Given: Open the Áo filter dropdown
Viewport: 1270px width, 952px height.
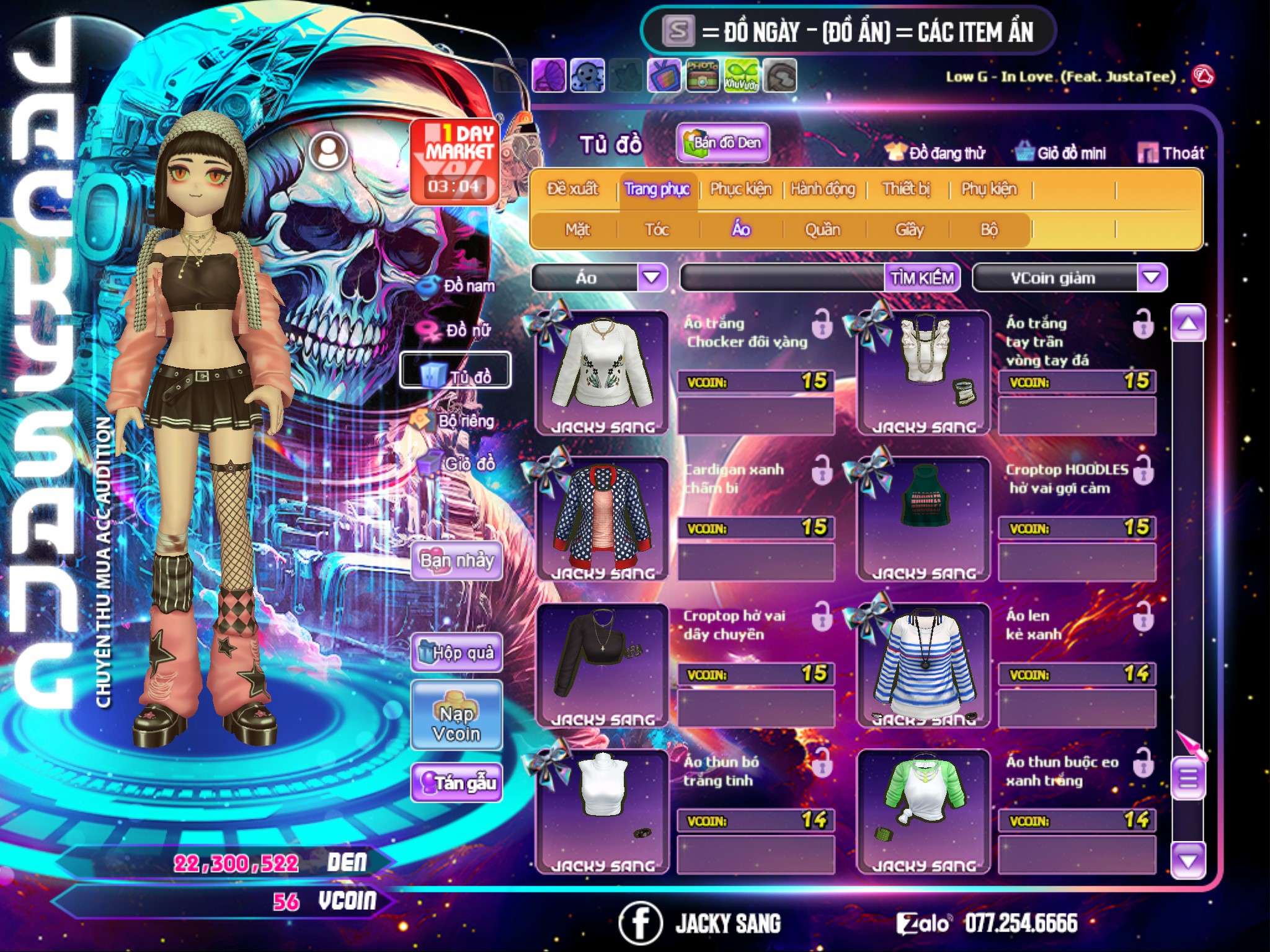Looking at the screenshot, I should pos(652,277).
